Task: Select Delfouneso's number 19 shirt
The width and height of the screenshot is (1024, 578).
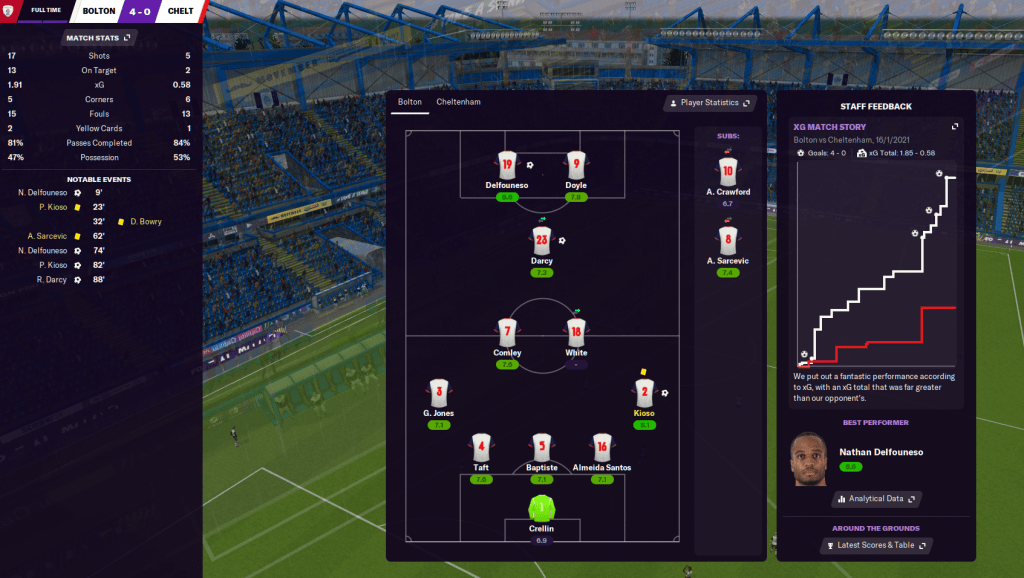Action: click(507, 165)
